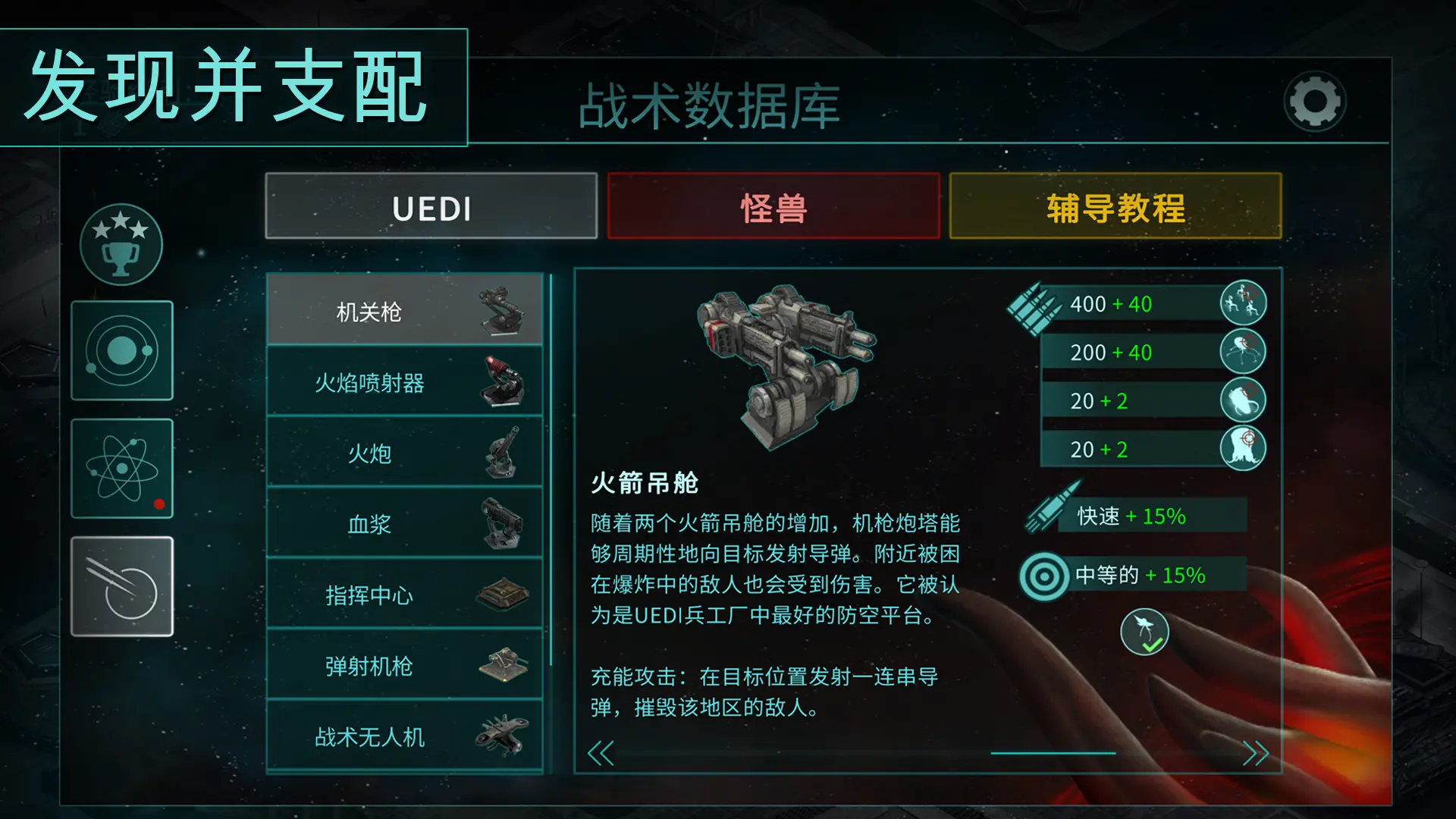Open the achievements trophy panel

(121, 244)
